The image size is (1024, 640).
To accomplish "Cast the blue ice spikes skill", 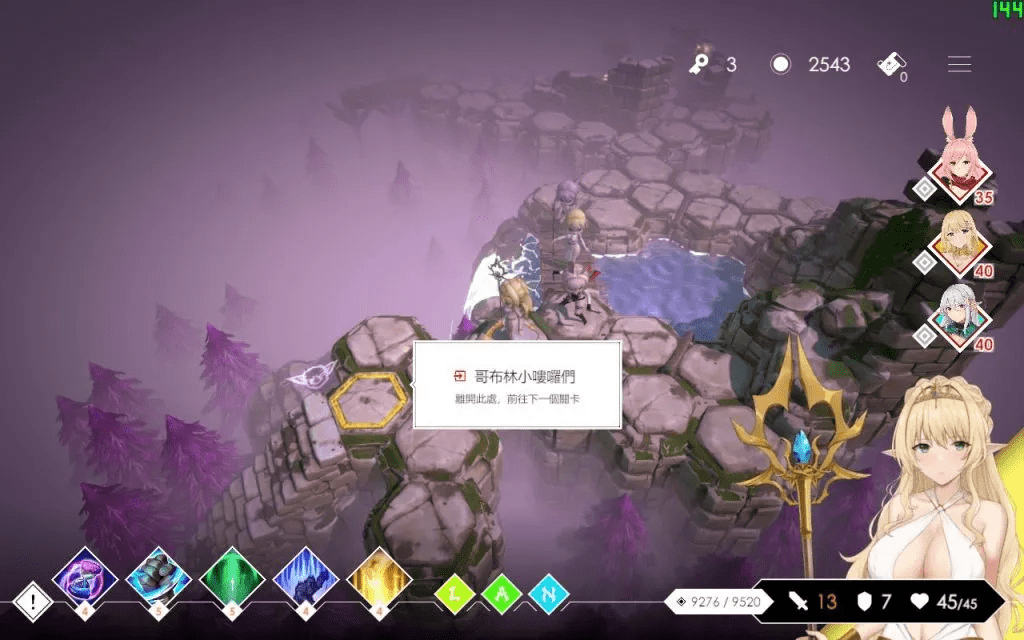I will (x=306, y=578).
